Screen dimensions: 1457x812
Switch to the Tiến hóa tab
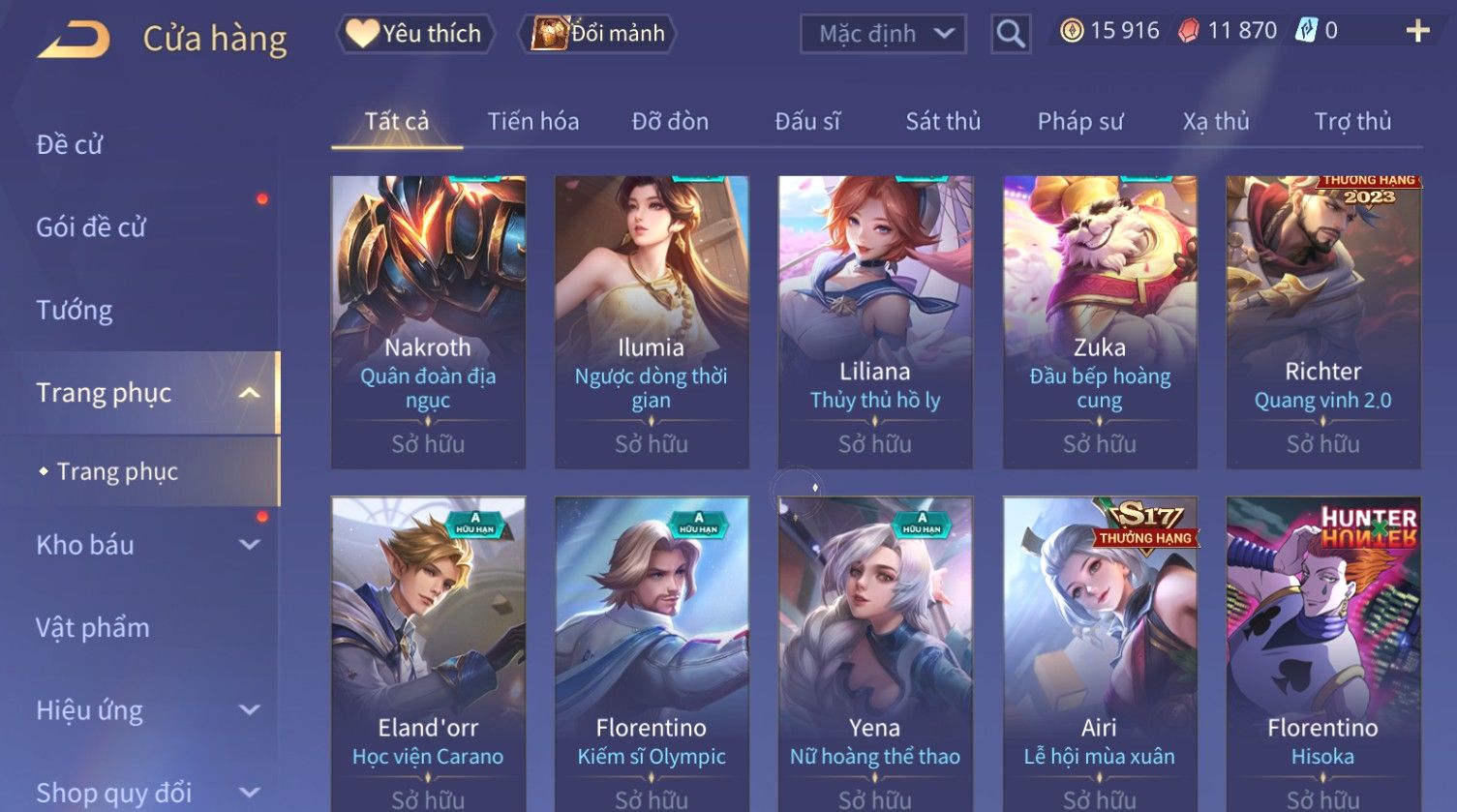(532, 122)
